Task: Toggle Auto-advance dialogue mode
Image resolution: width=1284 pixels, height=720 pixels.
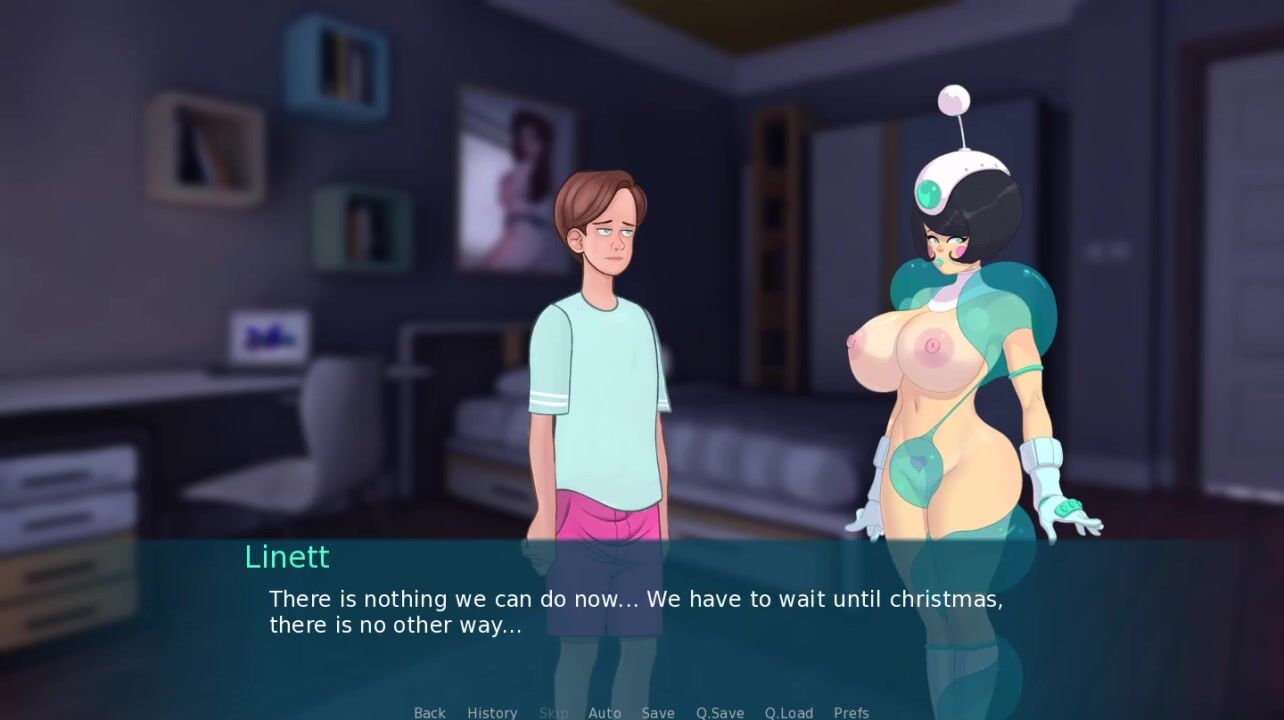Action: [604, 712]
